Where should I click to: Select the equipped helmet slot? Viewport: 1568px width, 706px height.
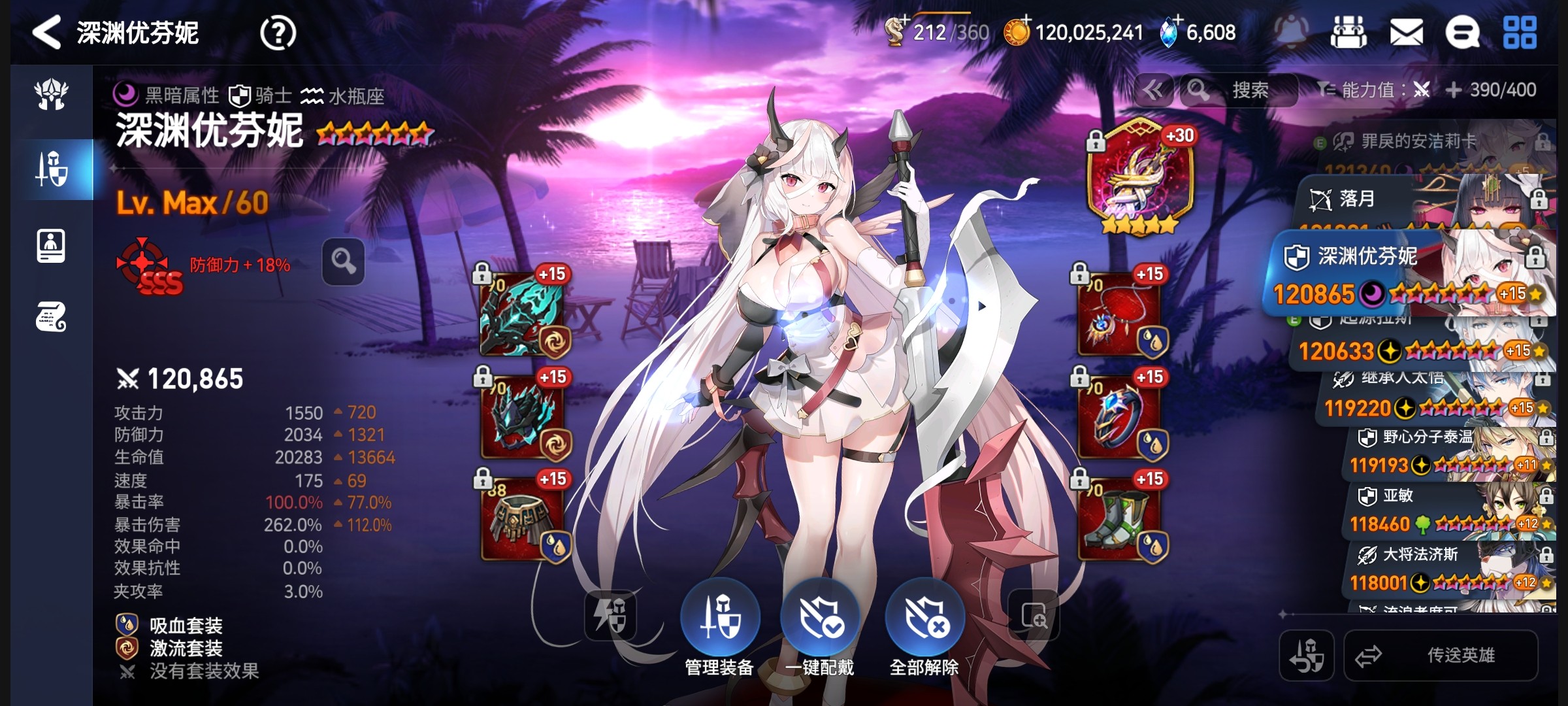(522, 417)
